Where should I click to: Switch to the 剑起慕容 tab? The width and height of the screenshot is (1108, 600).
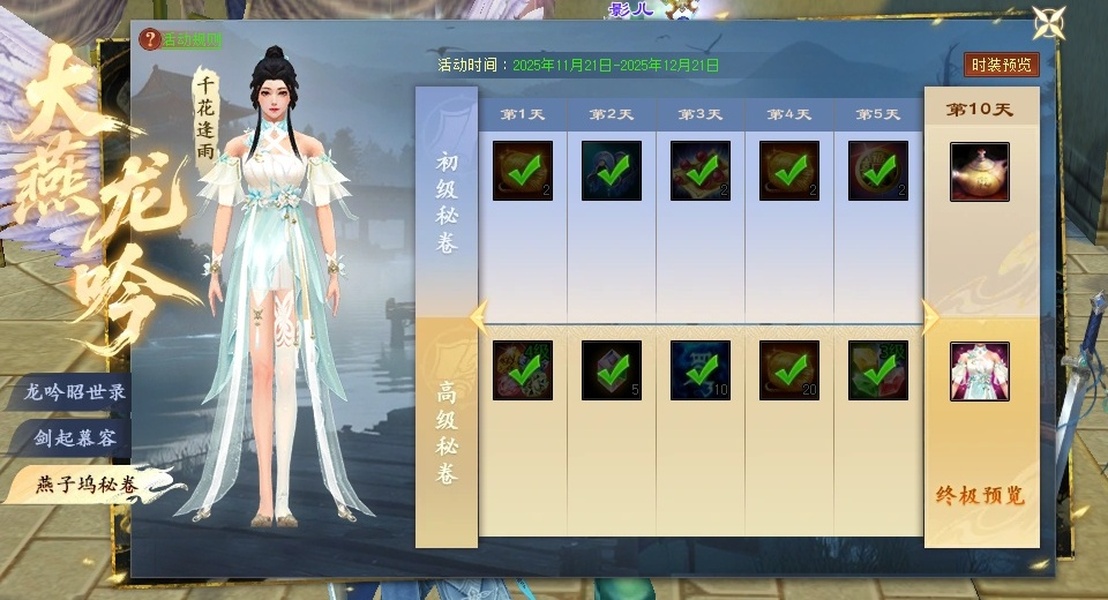[76, 438]
